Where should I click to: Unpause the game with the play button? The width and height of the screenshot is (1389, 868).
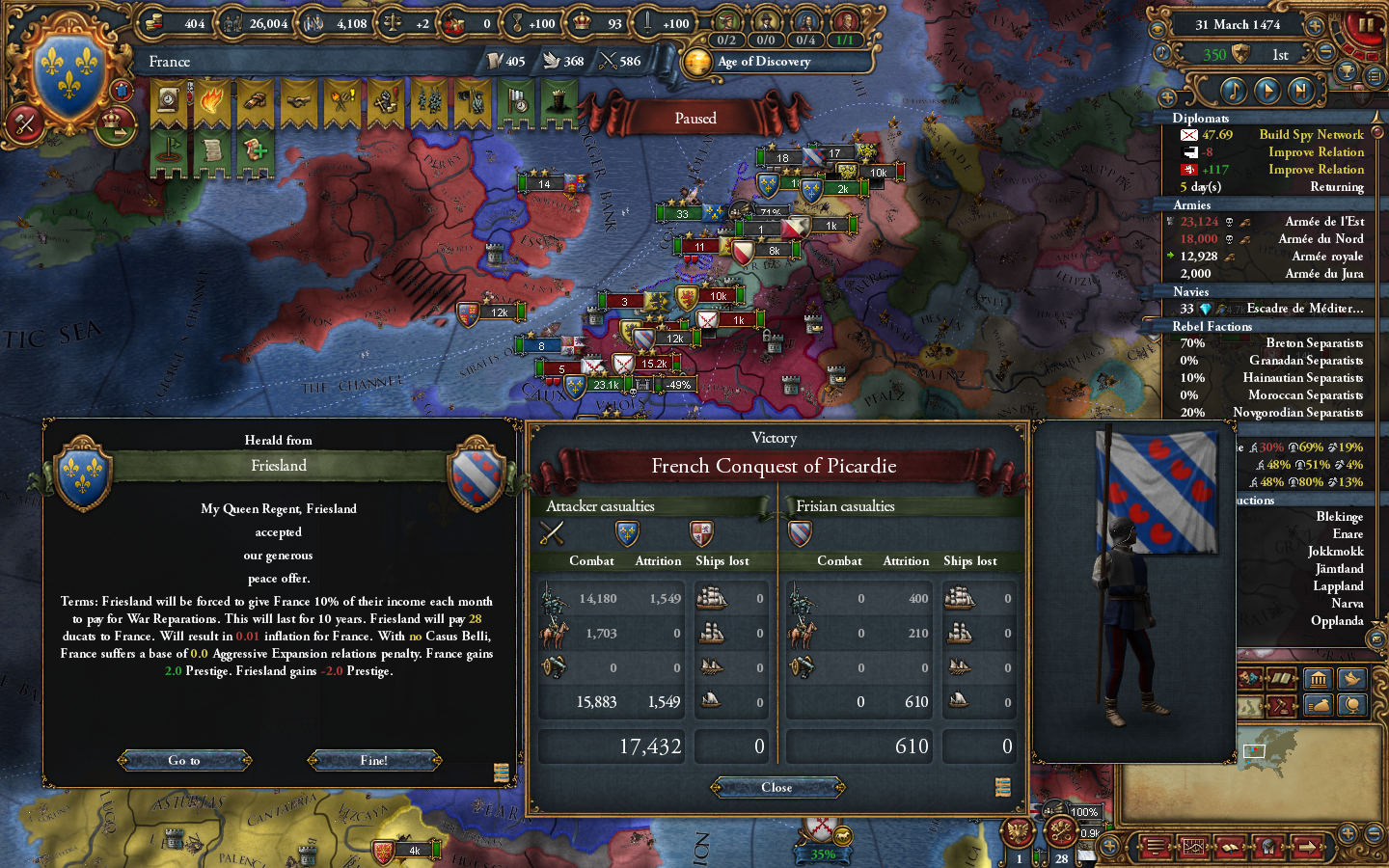pos(1267,90)
